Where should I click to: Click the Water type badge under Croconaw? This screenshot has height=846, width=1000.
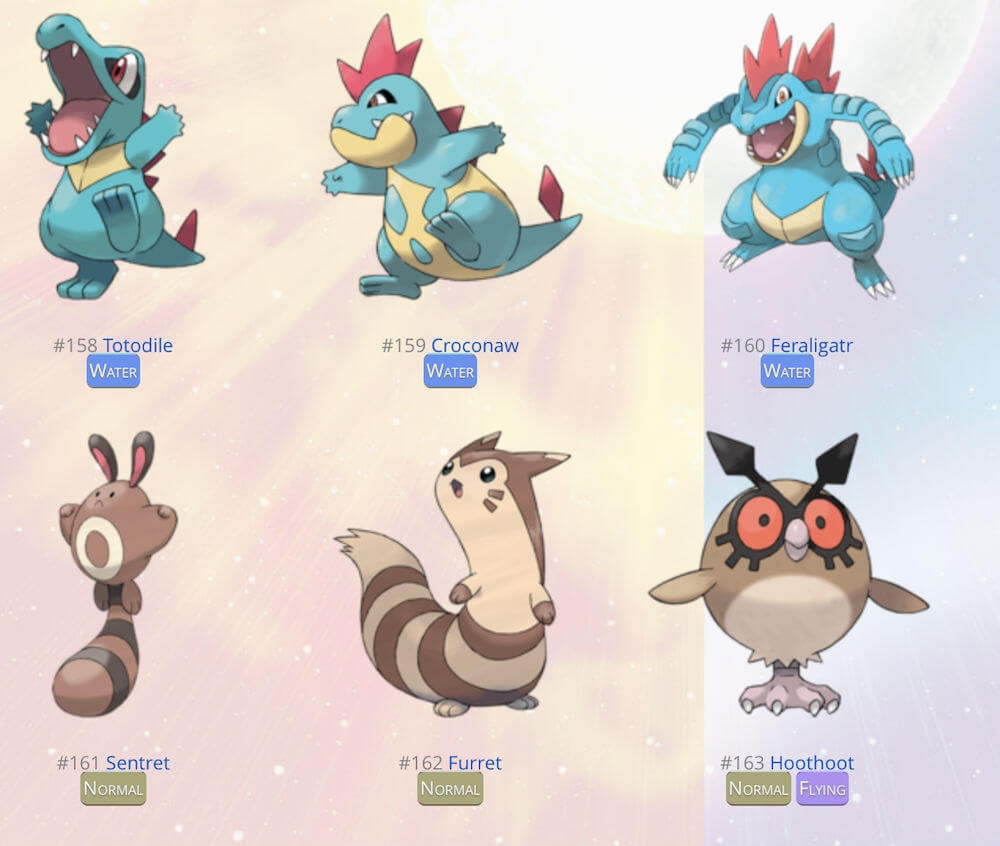click(x=450, y=371)
